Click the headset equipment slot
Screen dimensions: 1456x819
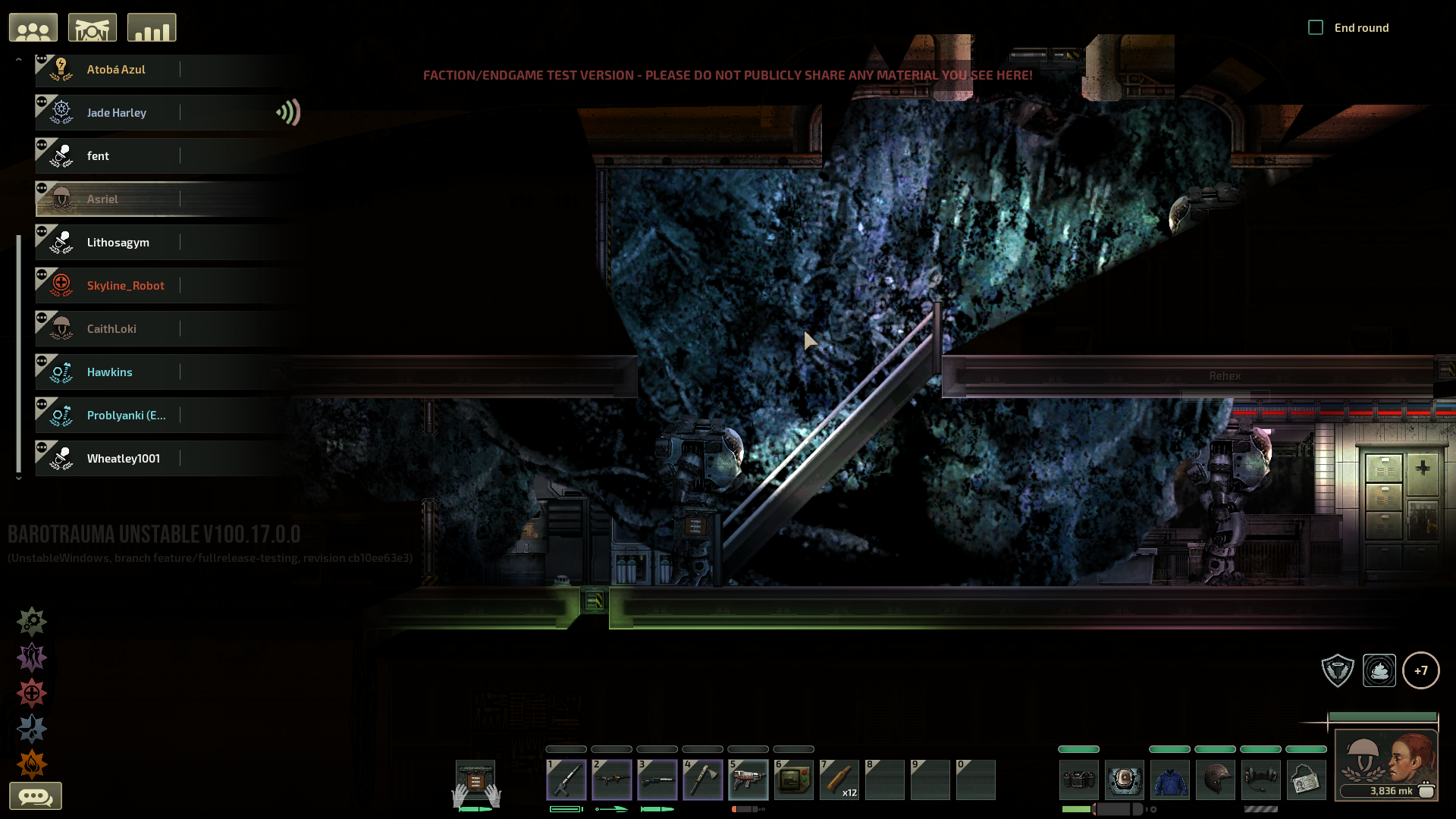(x=1261, y=780)
